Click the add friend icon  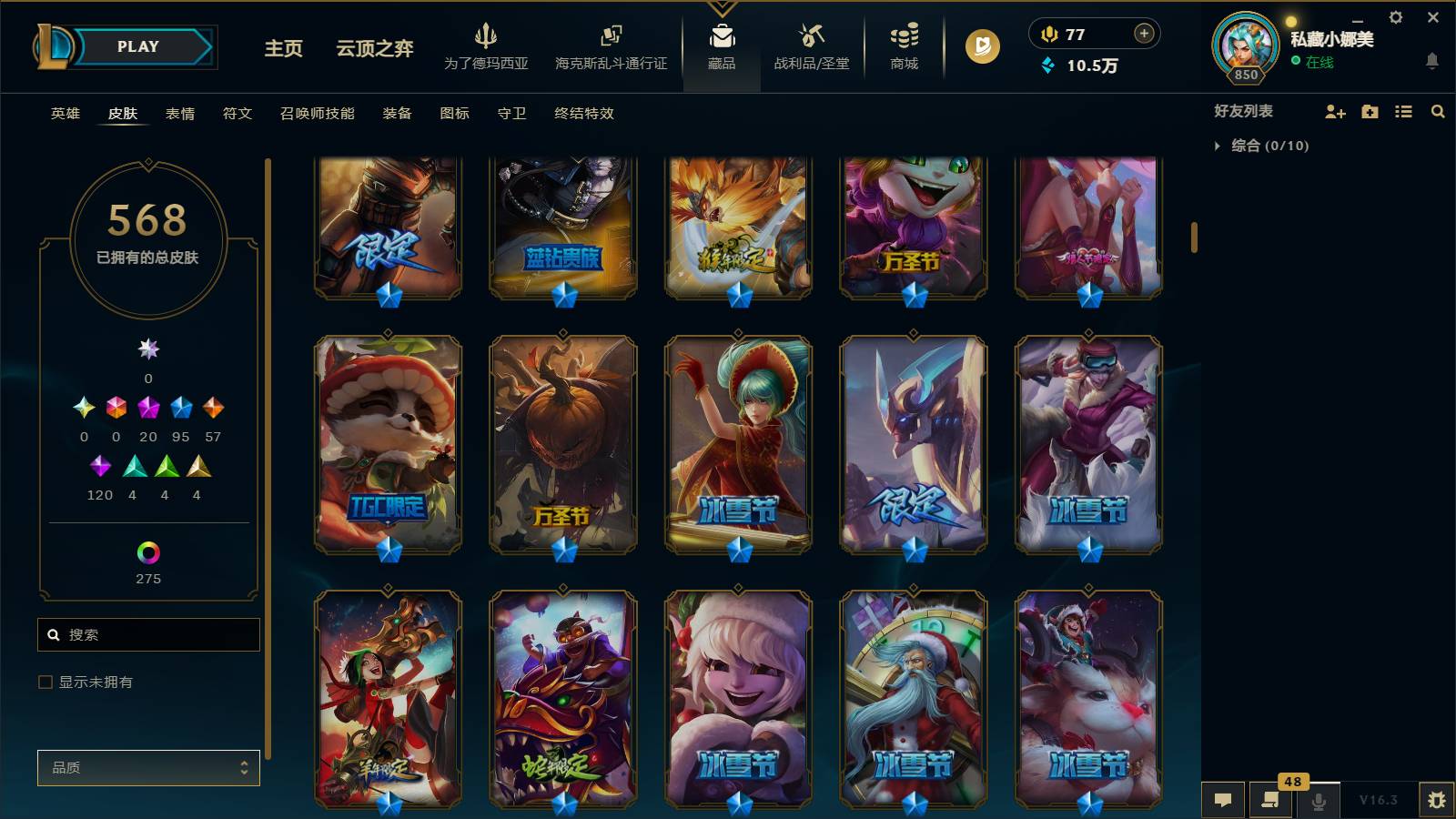pos(1334,112)
